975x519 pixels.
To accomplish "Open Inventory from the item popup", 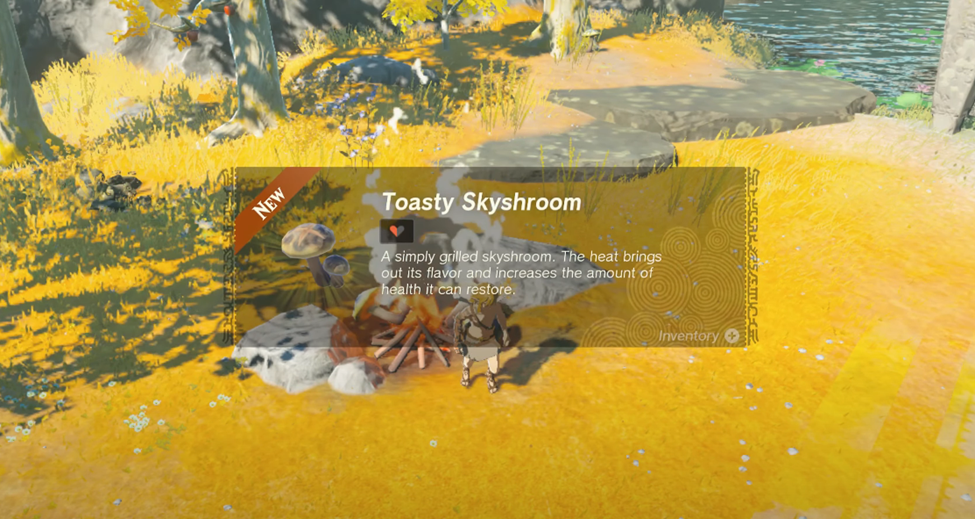I will [x=699, y=336].
